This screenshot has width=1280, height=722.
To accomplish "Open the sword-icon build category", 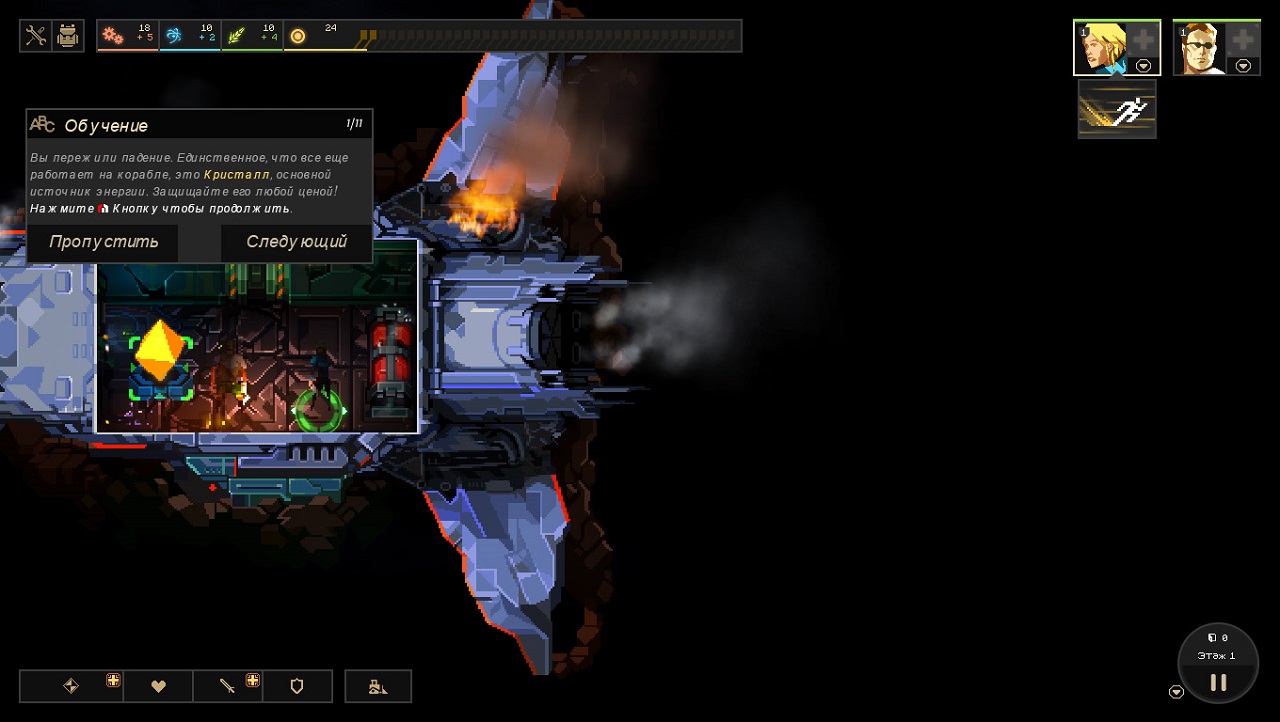I will point(228,686).
